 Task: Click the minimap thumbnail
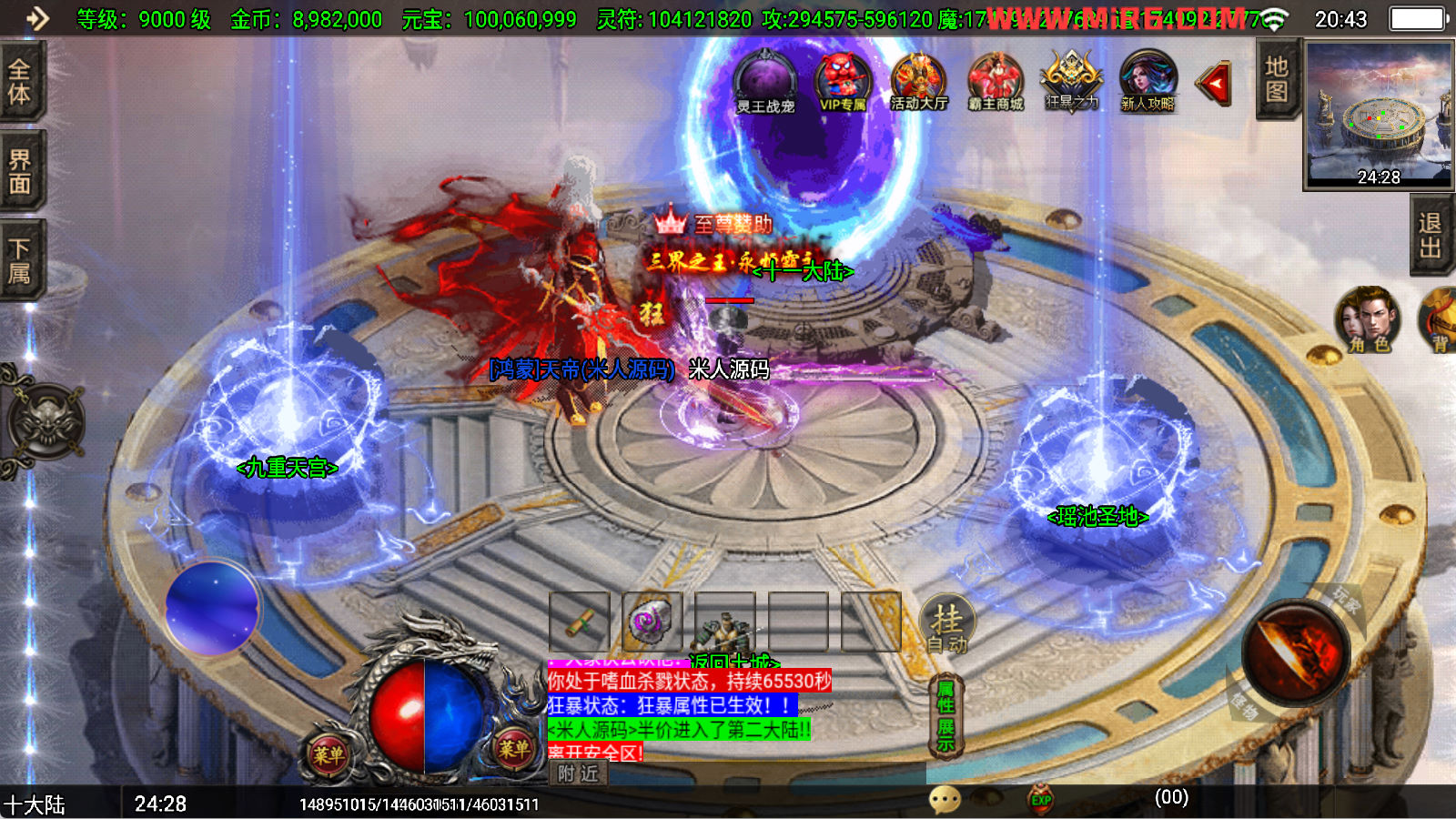[x=1379, y=115]
